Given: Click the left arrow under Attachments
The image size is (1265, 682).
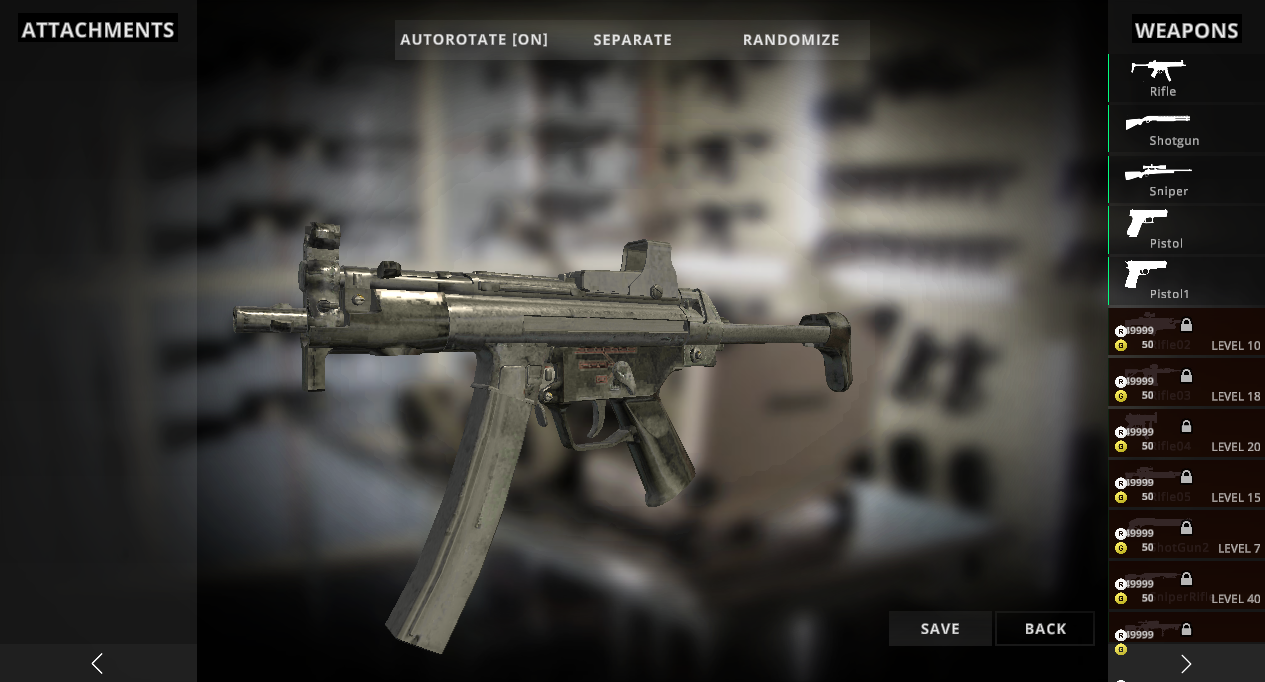Looking at the screenshot, I should (97, 663).
